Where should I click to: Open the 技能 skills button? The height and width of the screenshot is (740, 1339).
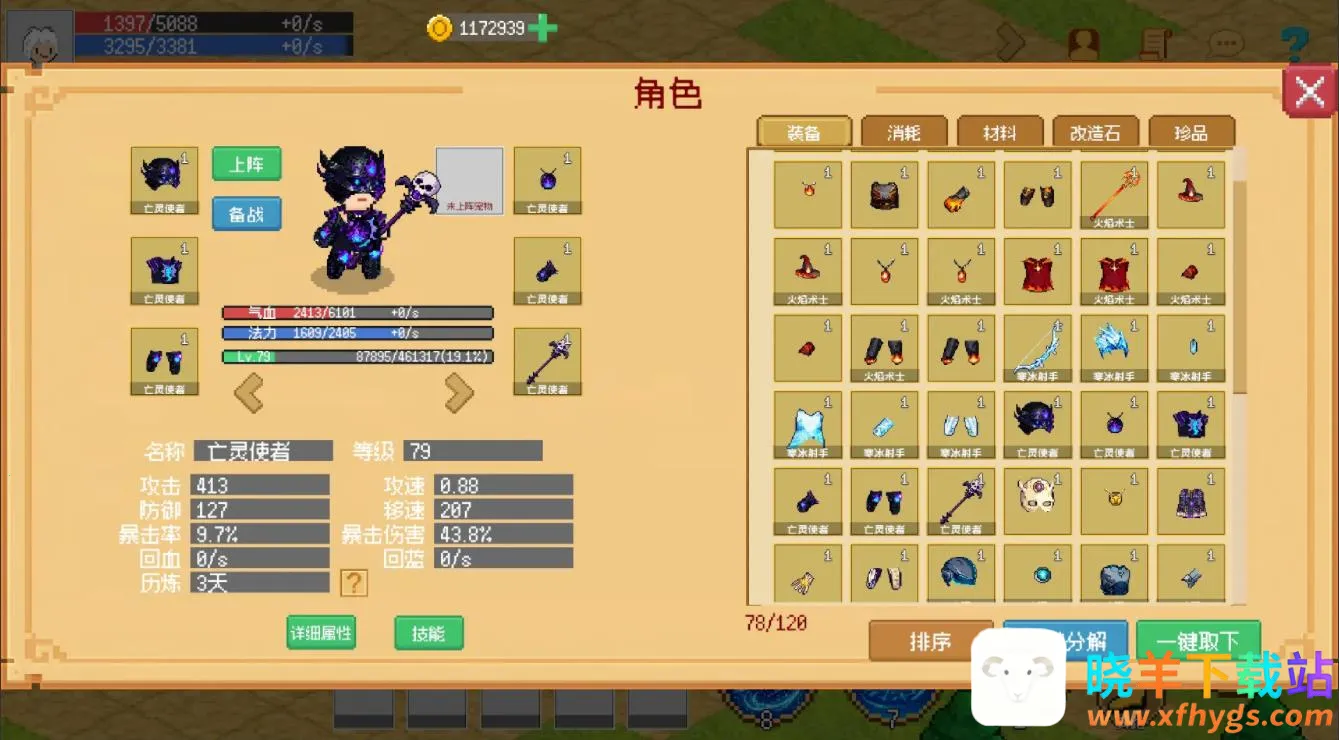[x=428, y=632]
